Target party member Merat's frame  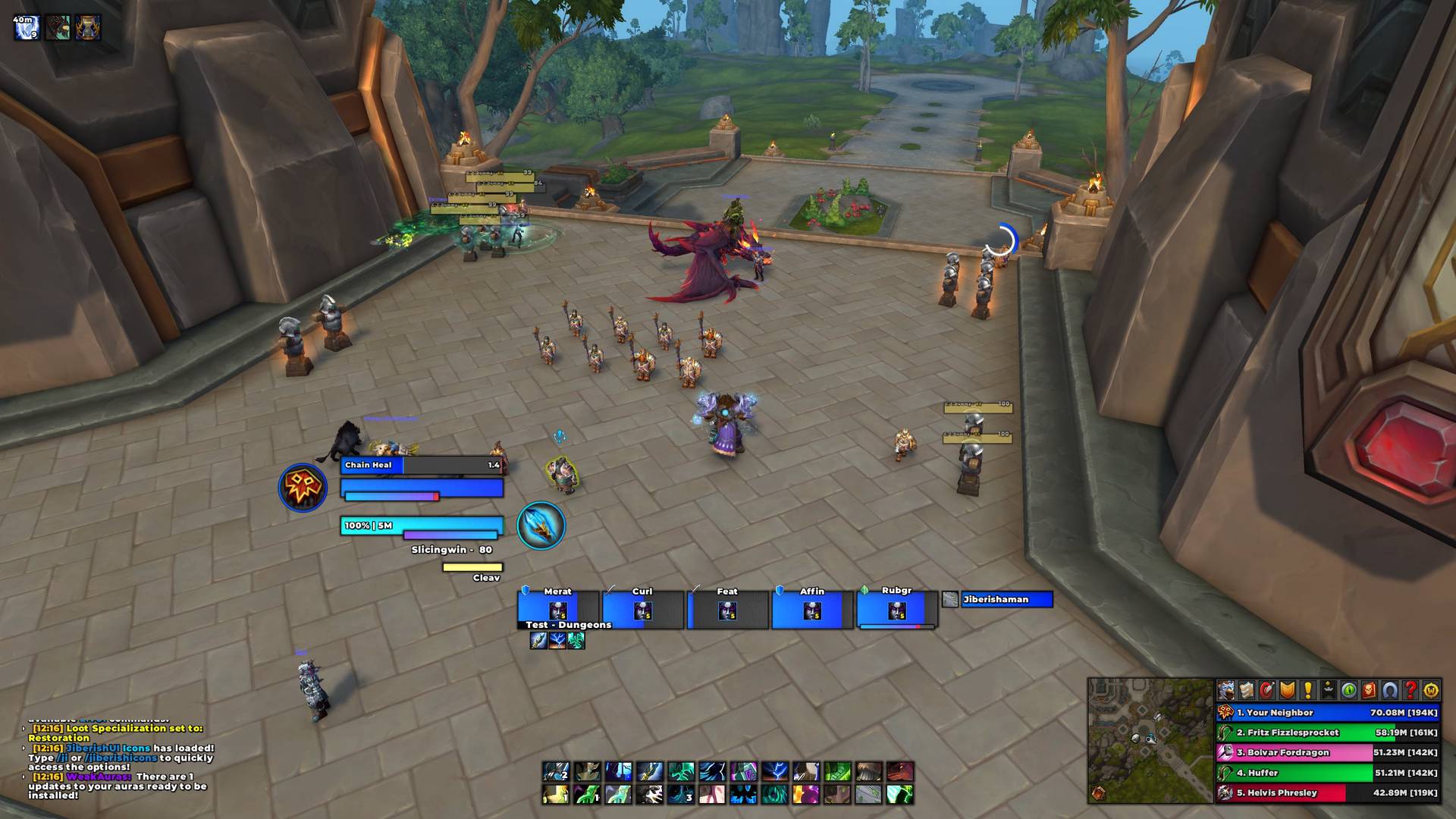(x=557, y=610)
